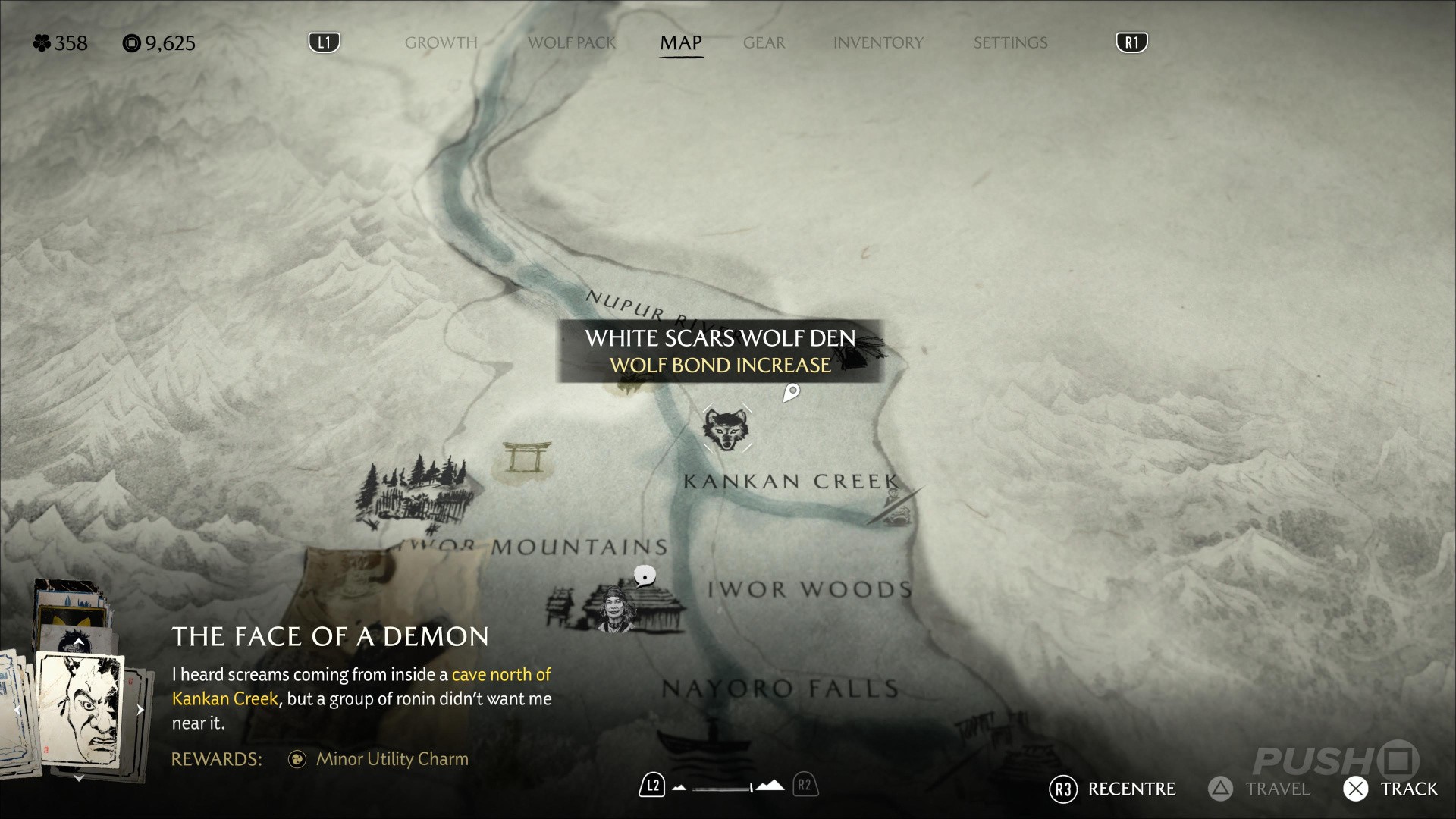The height and width of the screenshot is (819, 1456).
Task: Switch to the Growth tab
Action: point(441,42)
